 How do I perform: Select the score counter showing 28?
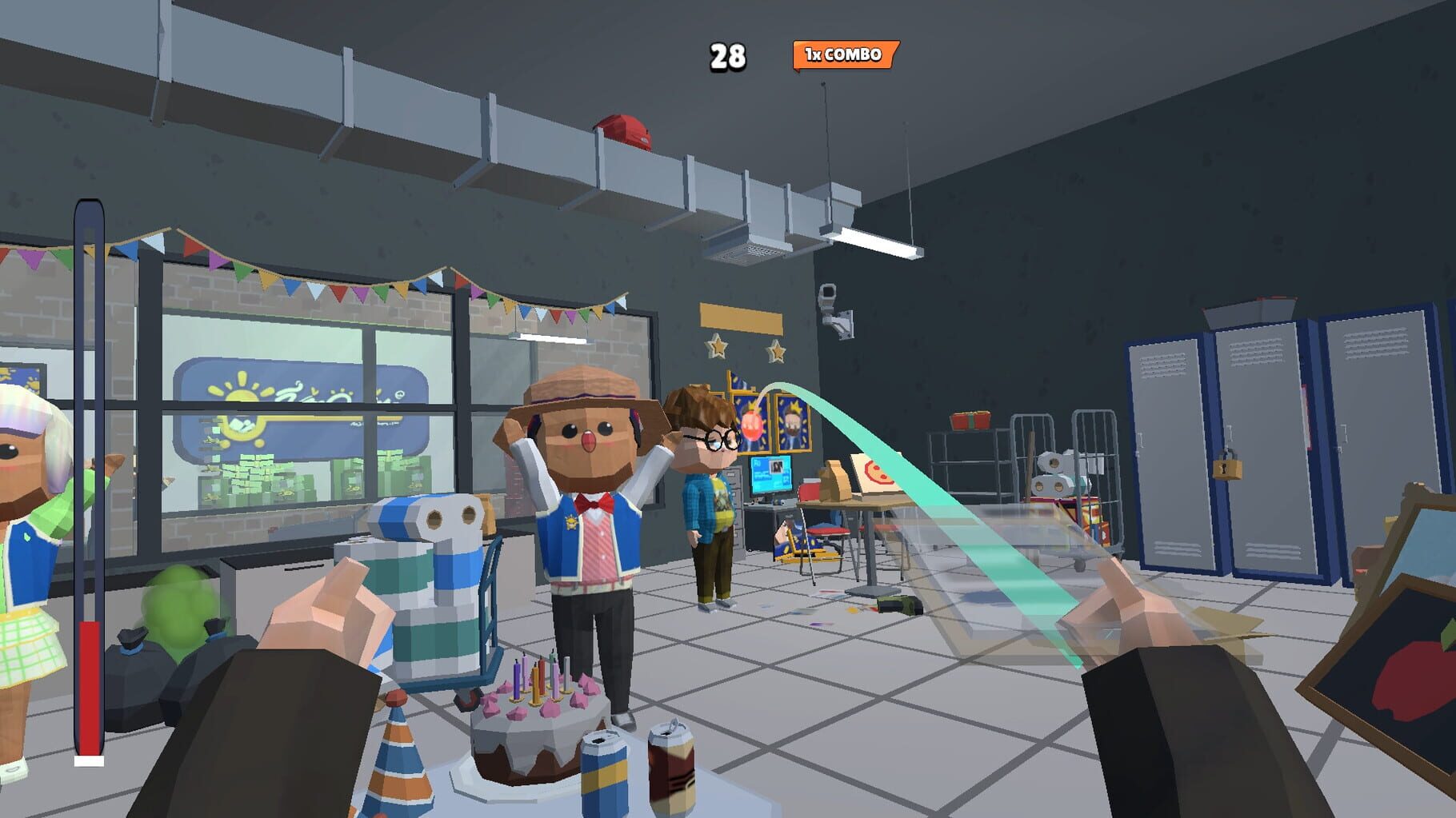[x=729, y=55]
